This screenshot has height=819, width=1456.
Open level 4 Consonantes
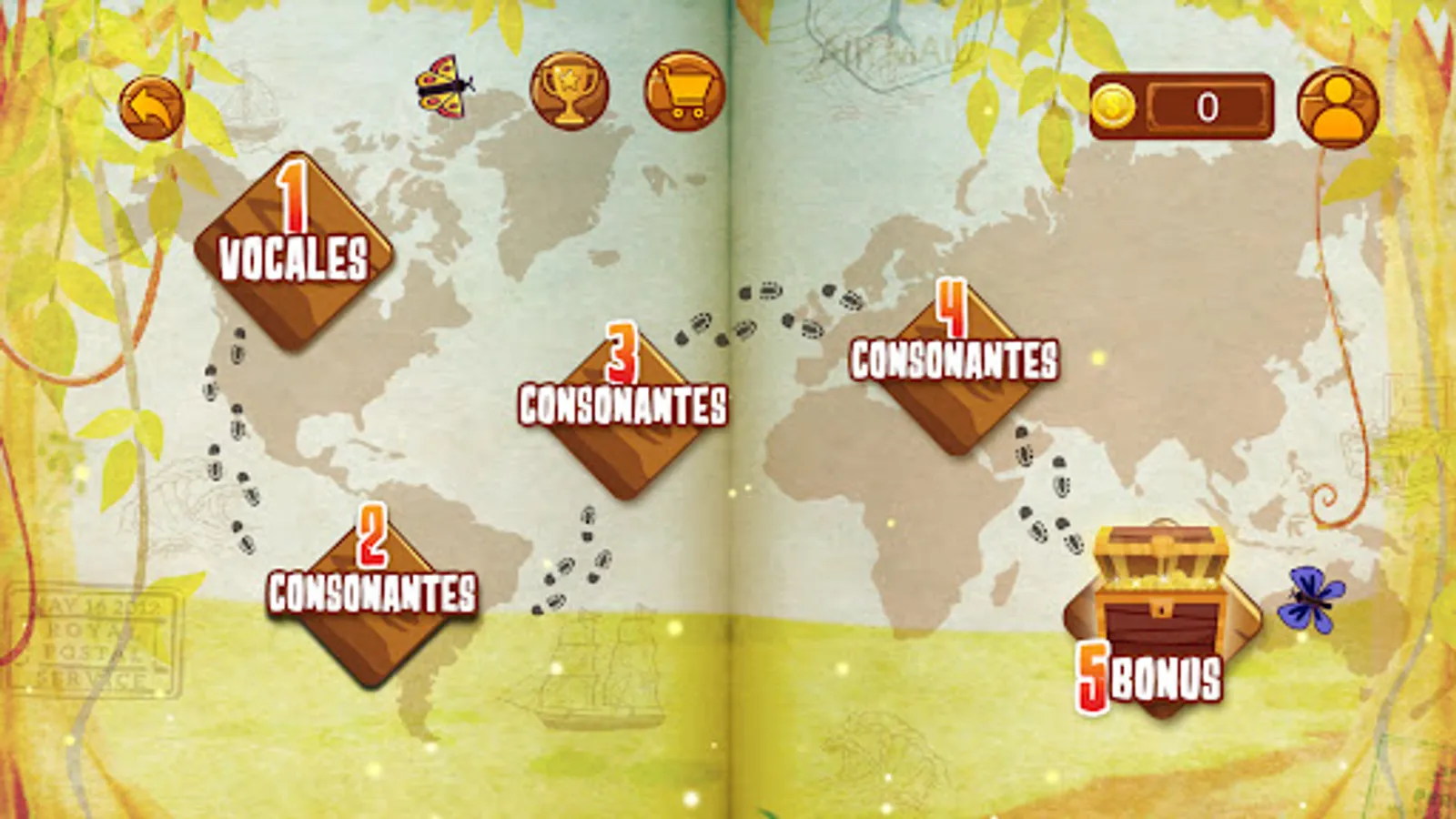tap(952, 364)
